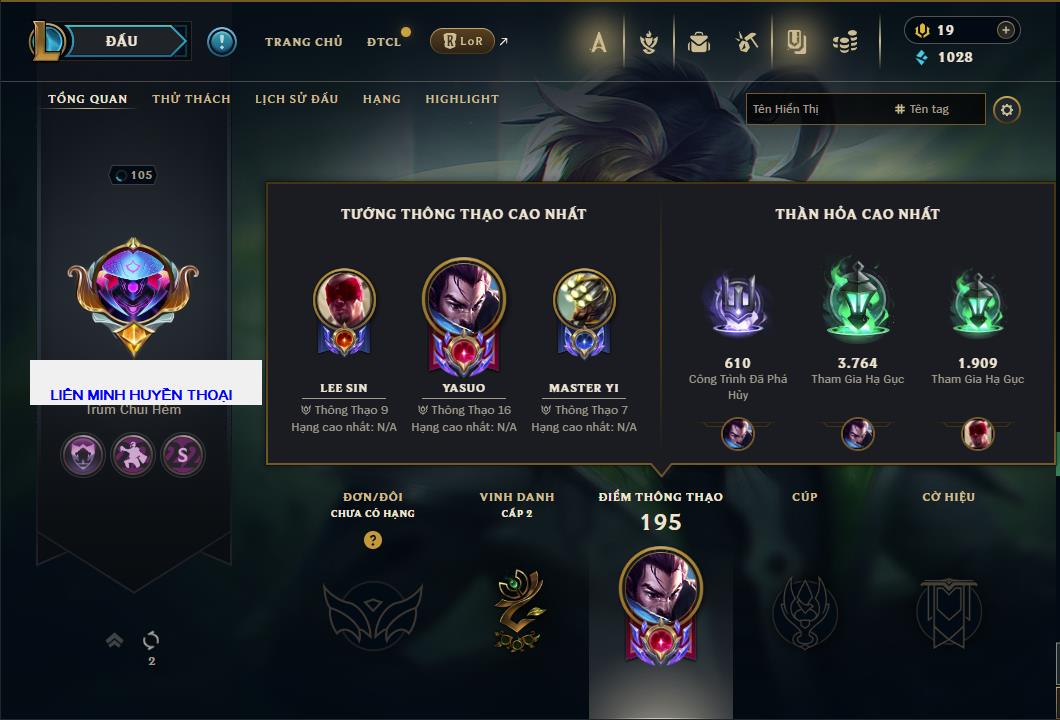Viewport: 1060px width, 720px height.
Task: Click the exclamation mark notification icon
Action: point(222,42)
